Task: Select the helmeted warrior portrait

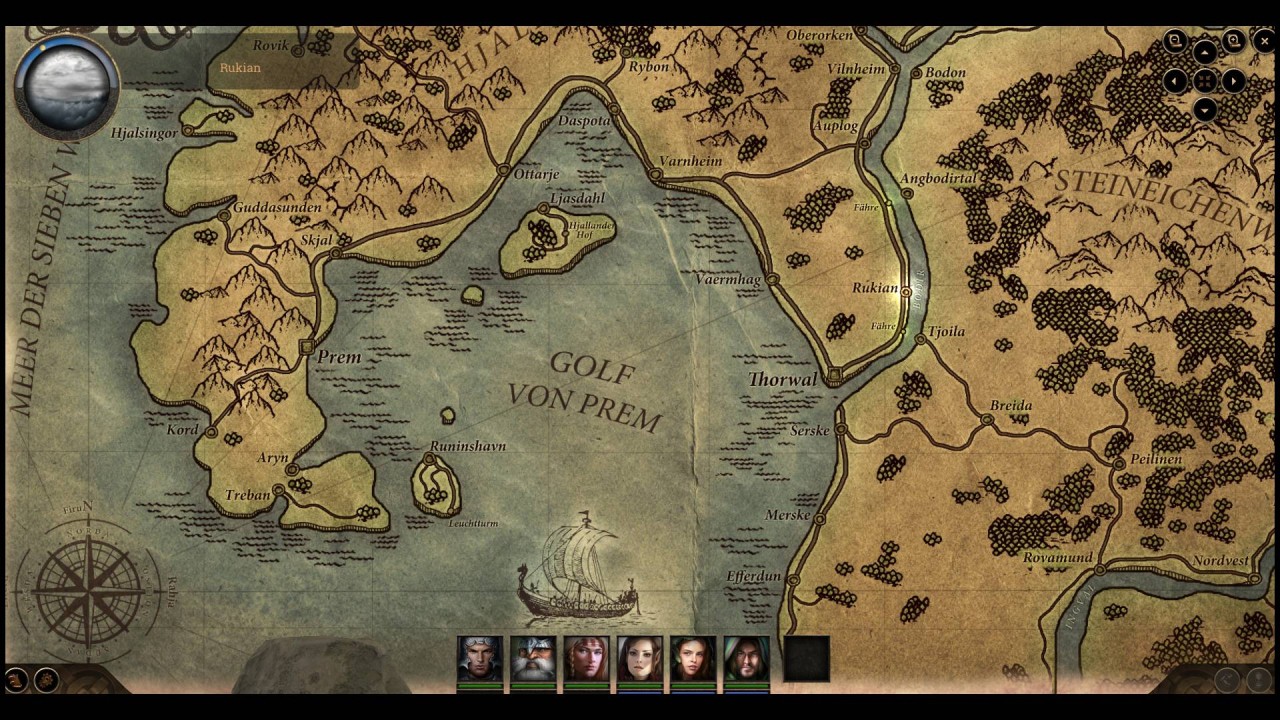Action: pos(479,658)
